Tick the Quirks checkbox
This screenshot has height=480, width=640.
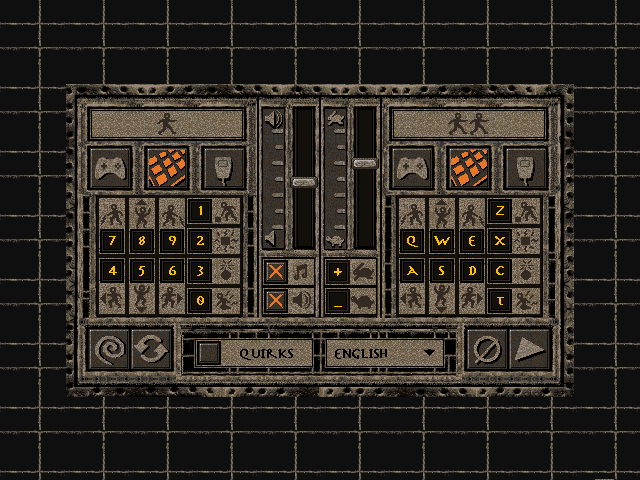(209, 353)
